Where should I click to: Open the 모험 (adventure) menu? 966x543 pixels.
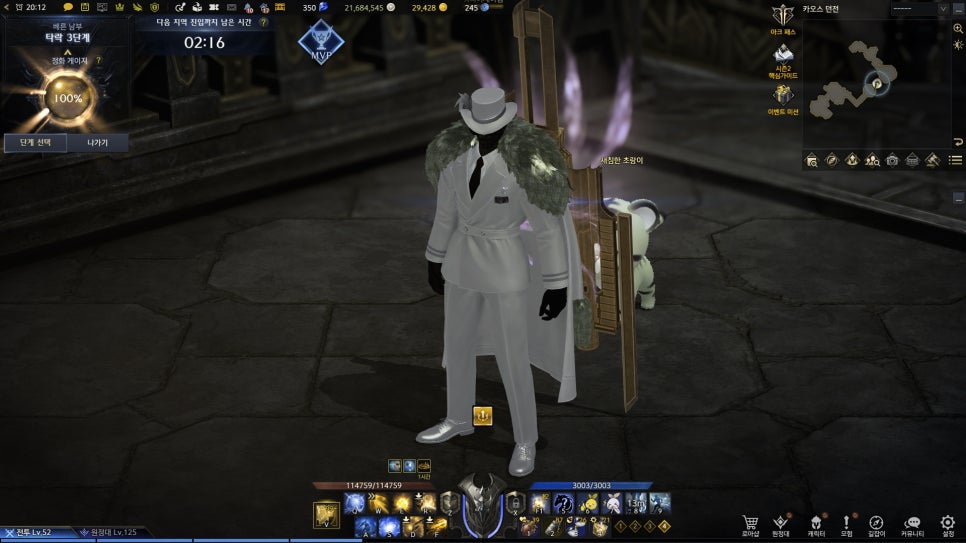tap(846, 522)
